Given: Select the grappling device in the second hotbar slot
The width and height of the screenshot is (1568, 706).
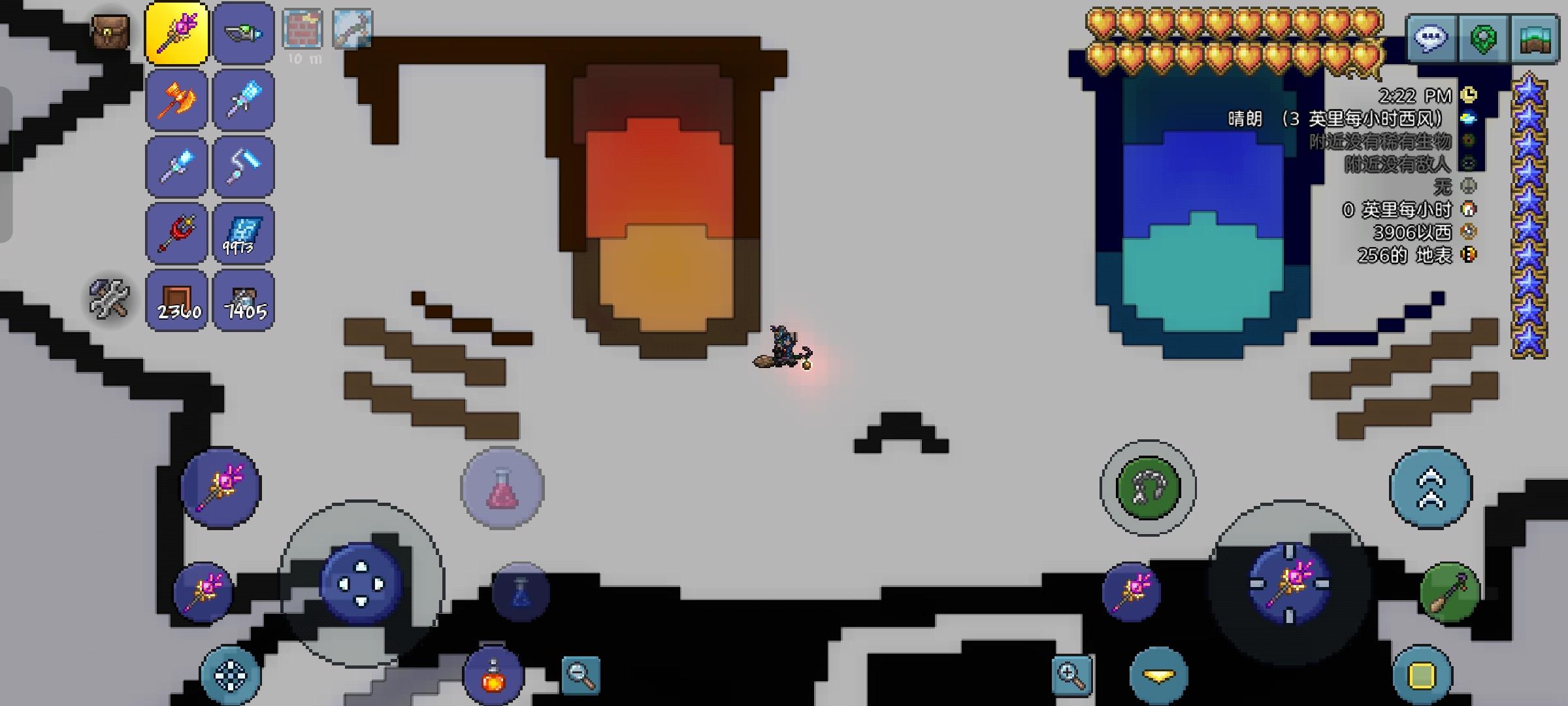Looking at the screenshot, I should pos(243,33).
